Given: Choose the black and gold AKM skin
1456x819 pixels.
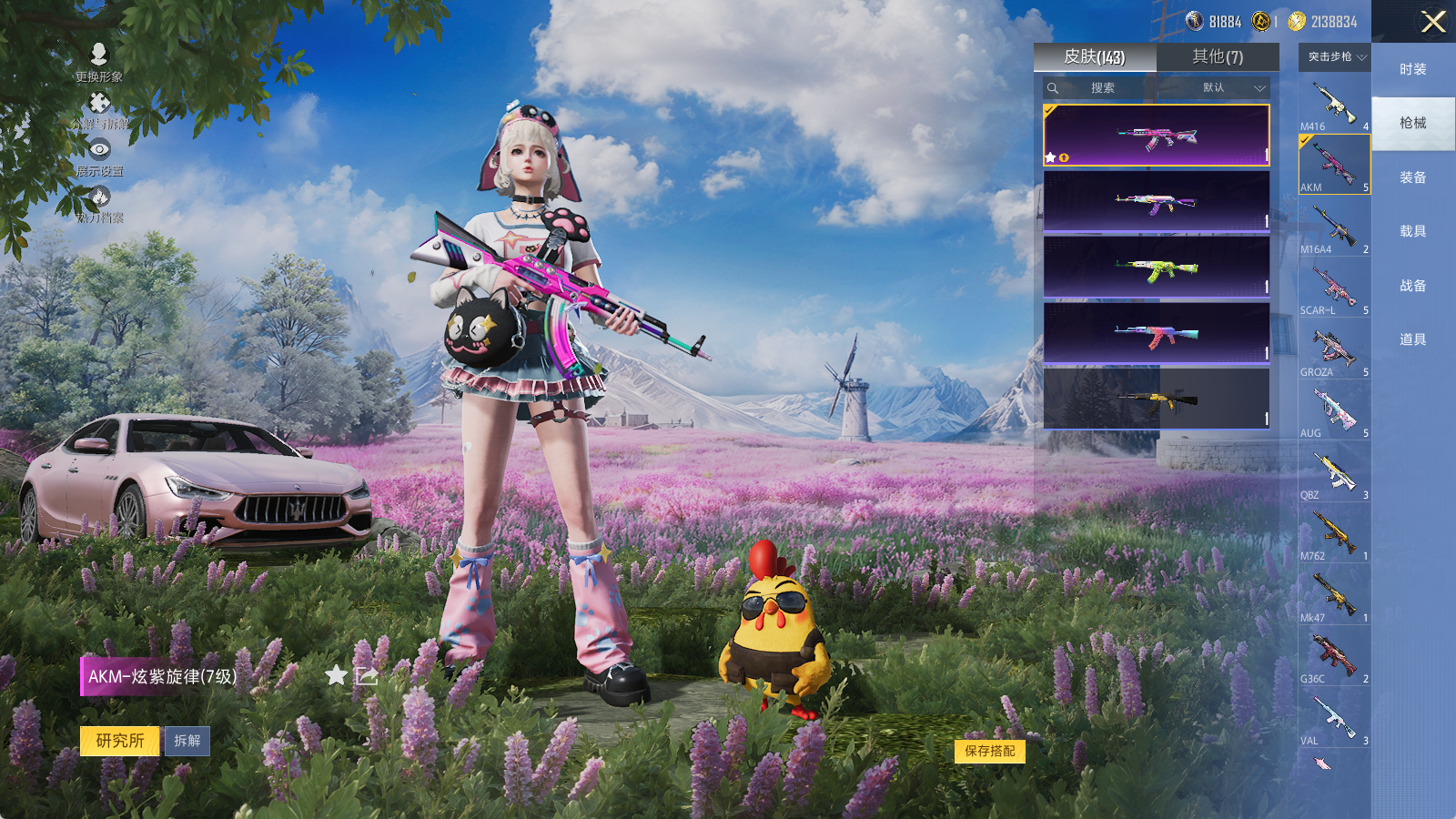Looking at the screenshot, I should click(x=1156, y=399).
